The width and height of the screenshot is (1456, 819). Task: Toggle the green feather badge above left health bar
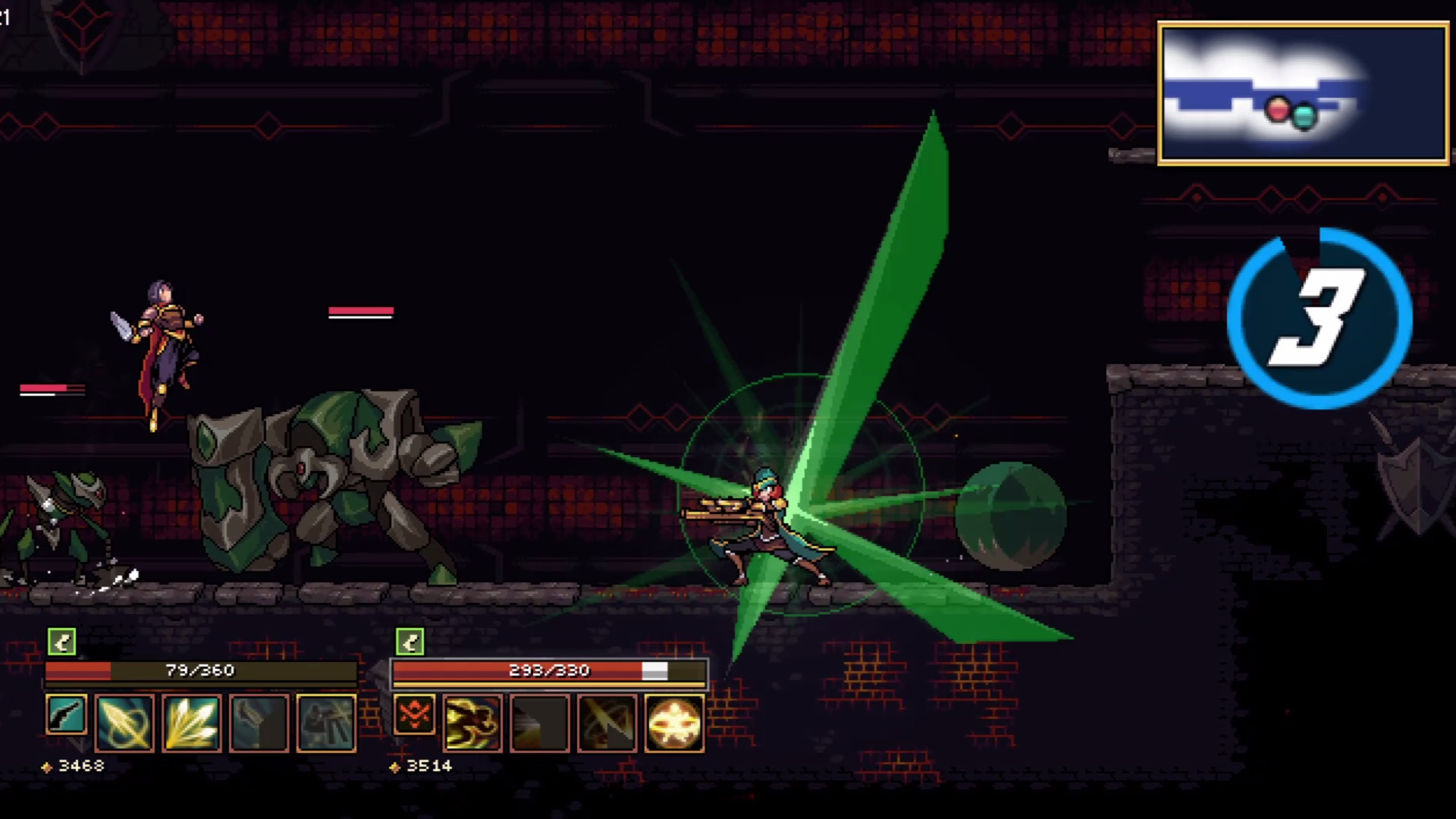click(x=61, y=641)
